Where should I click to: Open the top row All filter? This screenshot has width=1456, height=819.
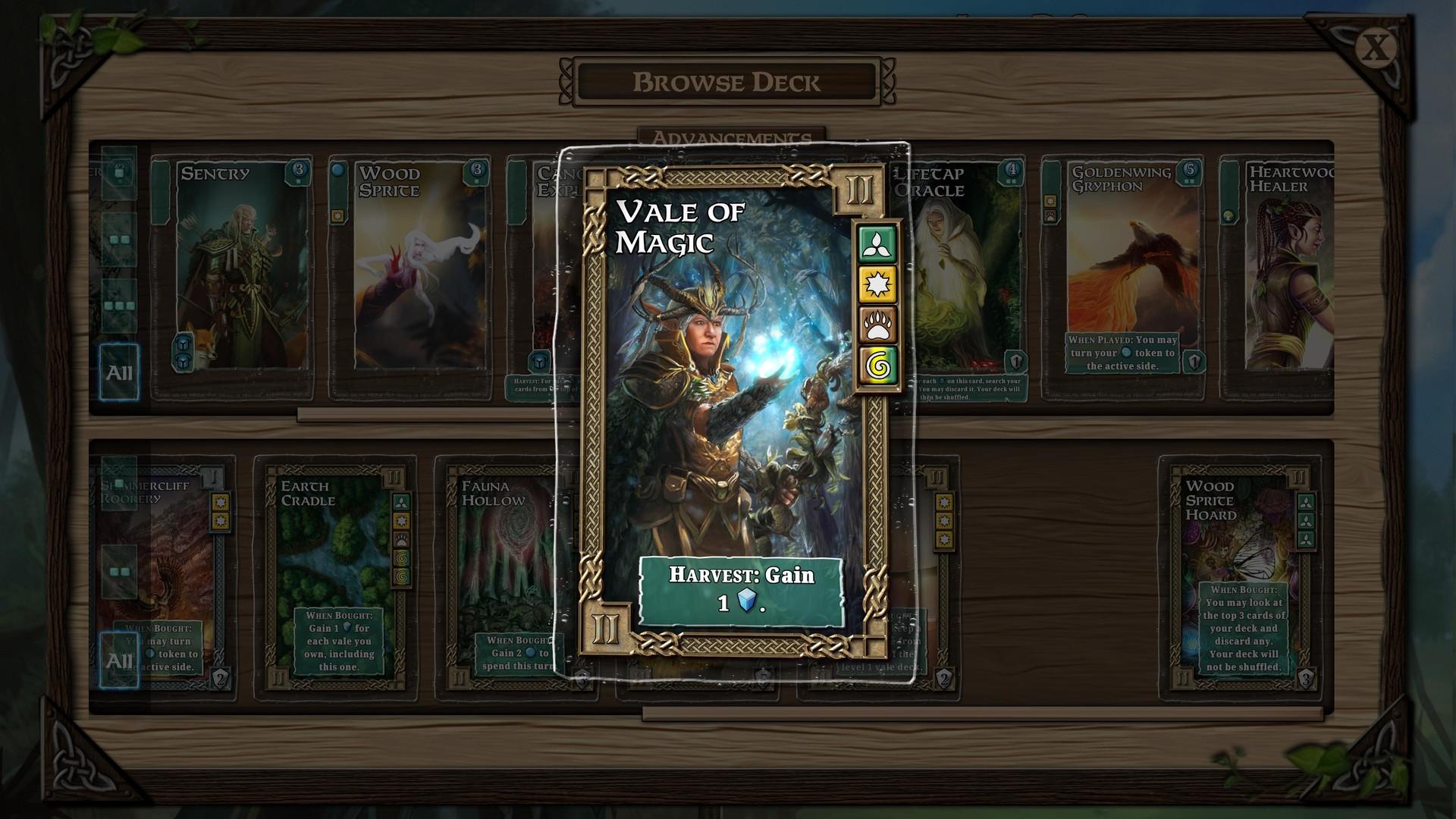(x=120, y=372)
